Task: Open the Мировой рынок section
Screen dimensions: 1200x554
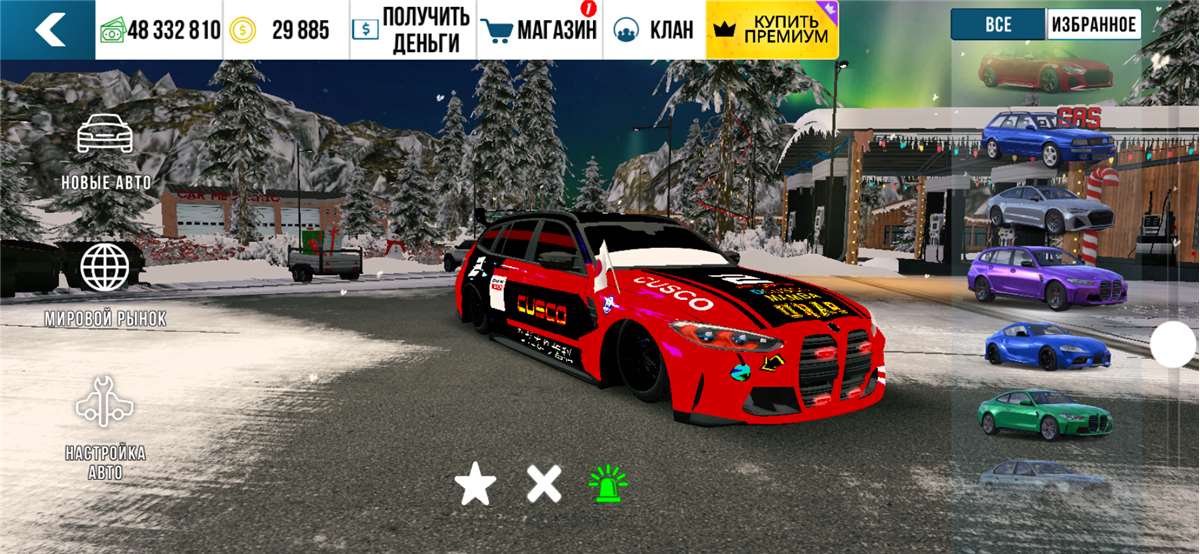Action: tap(106, 283)
